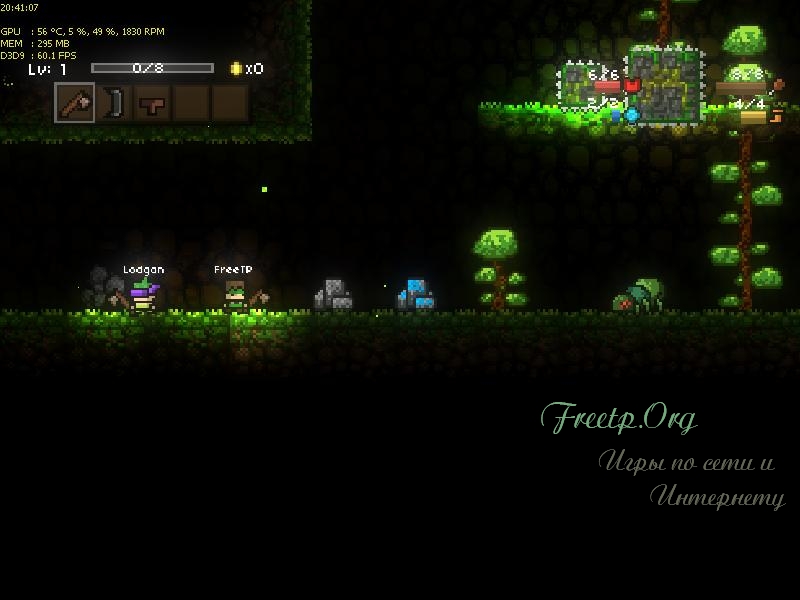Image resolution: width=800 pixels, height=600 pixels.
Task: Equip the brown pistol from the hotbar
Action: point(151,103)
